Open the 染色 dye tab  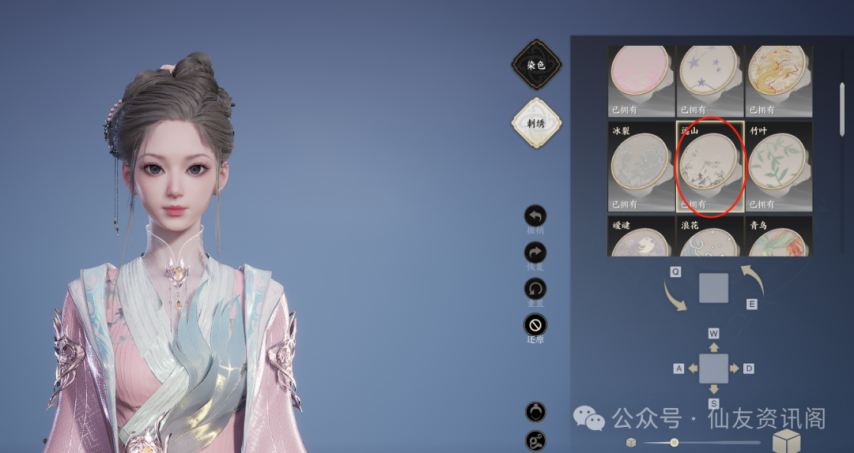click(536, 65)
